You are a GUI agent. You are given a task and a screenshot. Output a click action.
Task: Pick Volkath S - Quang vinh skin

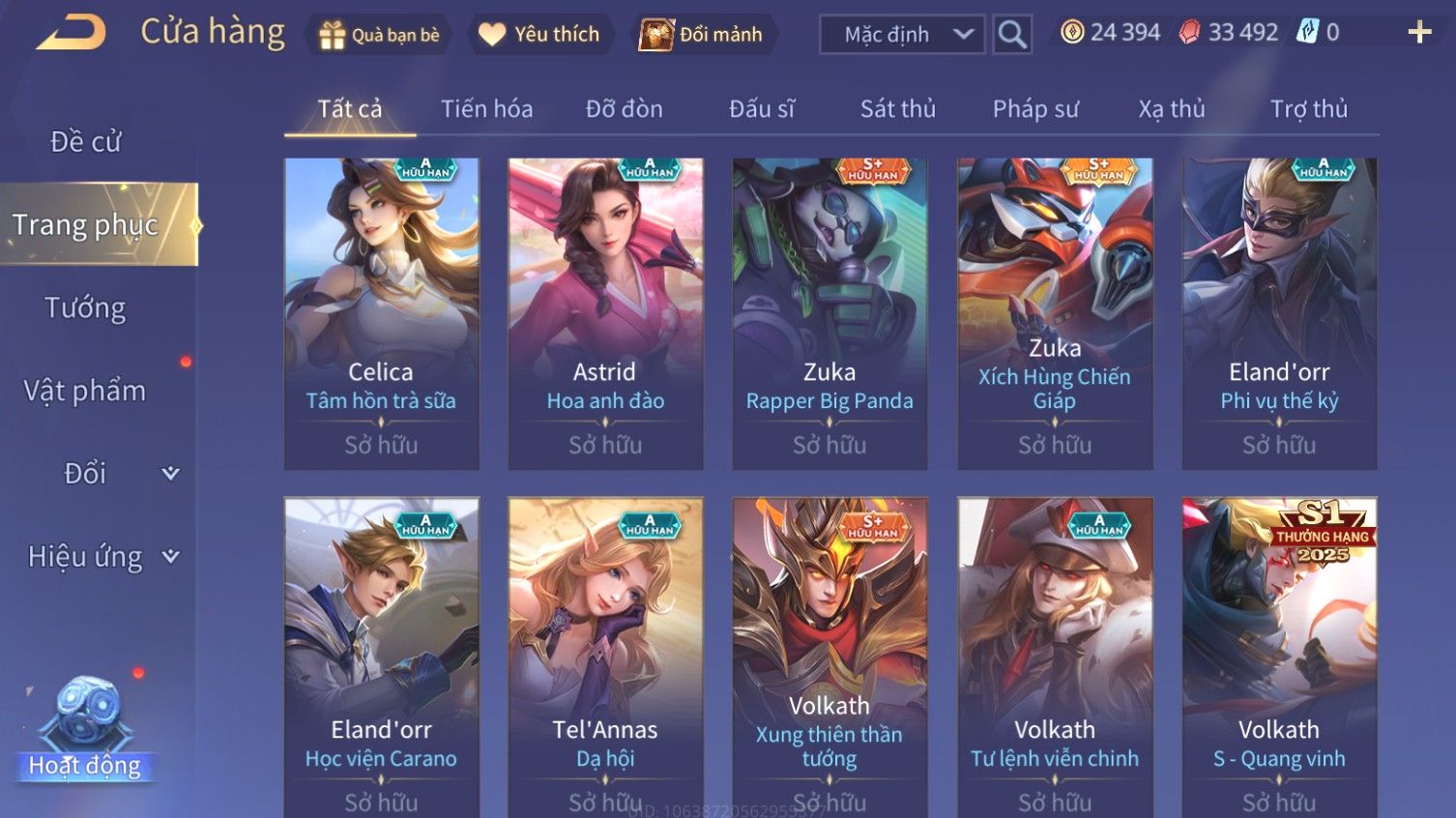point(1279,657)
